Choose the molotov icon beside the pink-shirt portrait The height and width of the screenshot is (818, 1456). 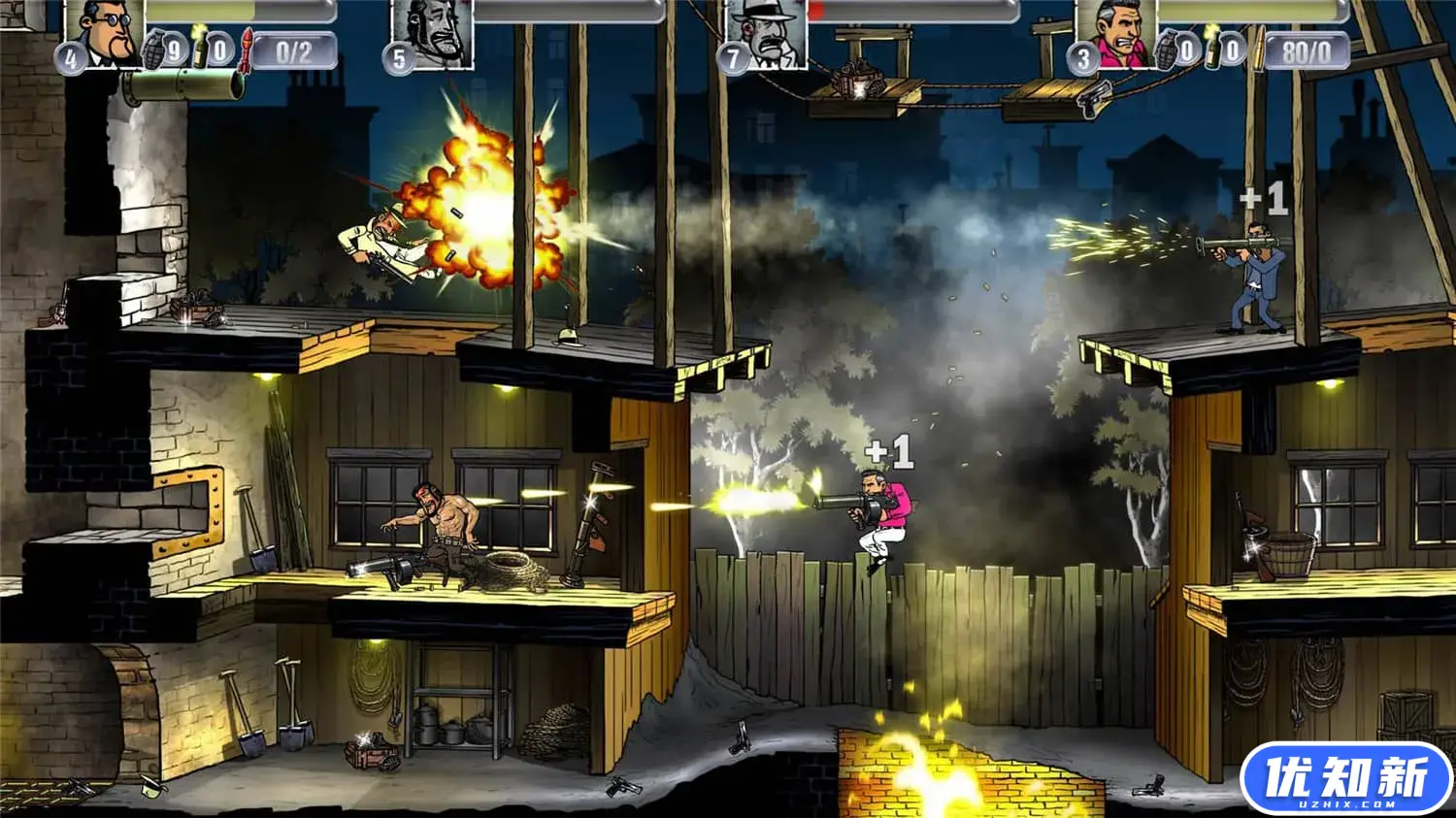tap(1211, 49)
